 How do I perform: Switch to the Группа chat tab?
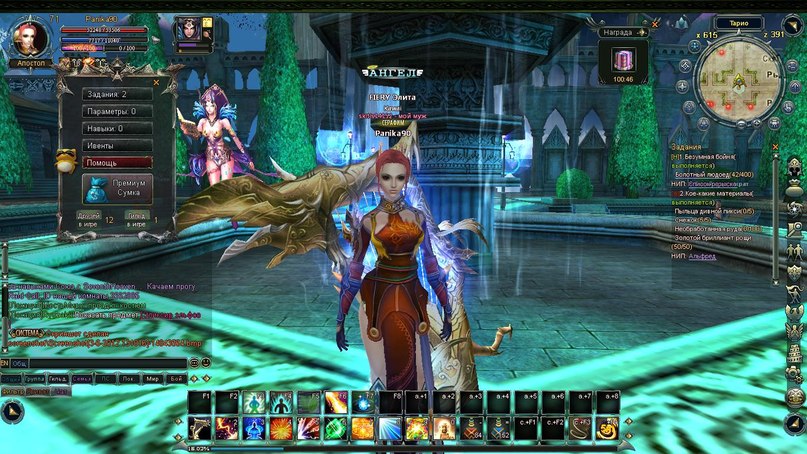[x=36, y=380]
